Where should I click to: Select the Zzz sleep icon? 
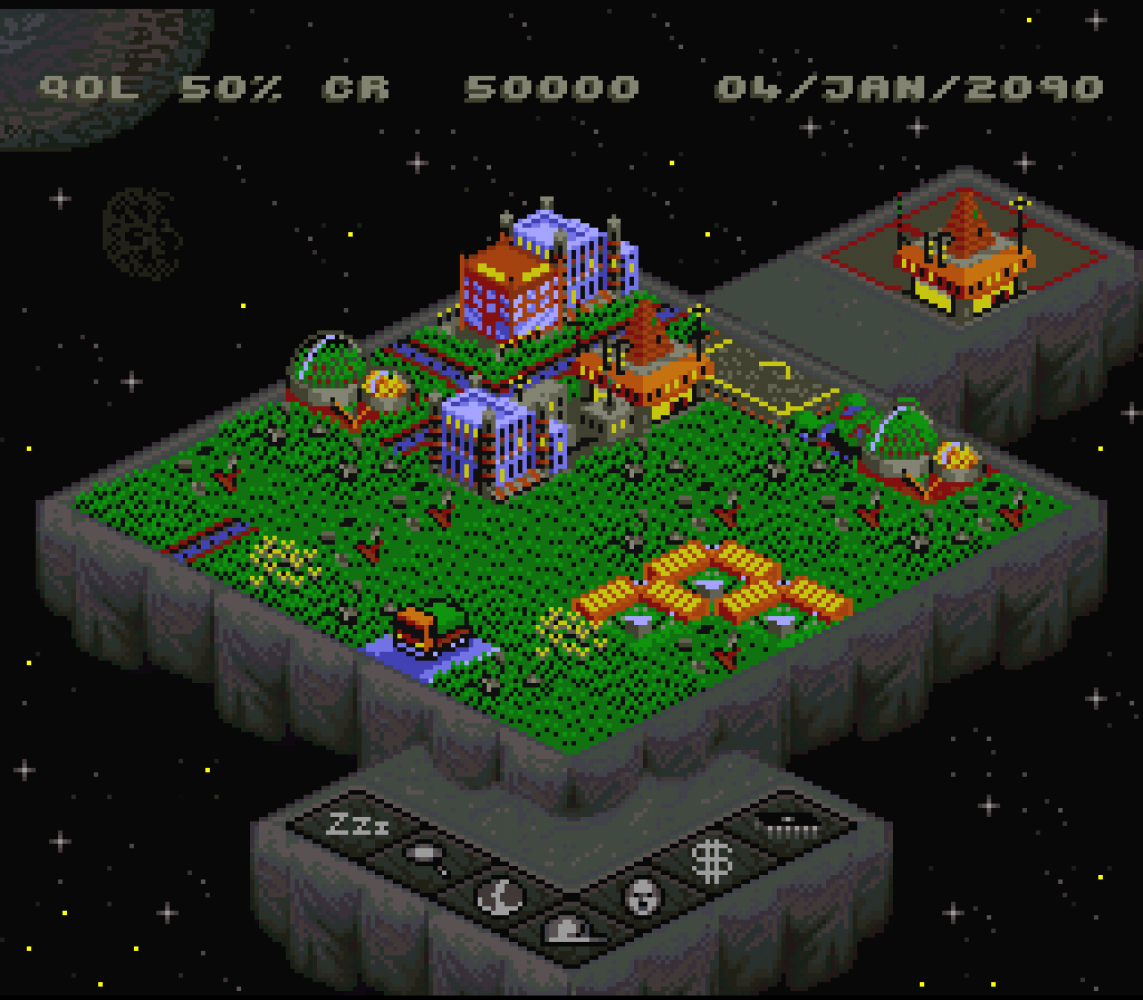[x=358, y=825]
